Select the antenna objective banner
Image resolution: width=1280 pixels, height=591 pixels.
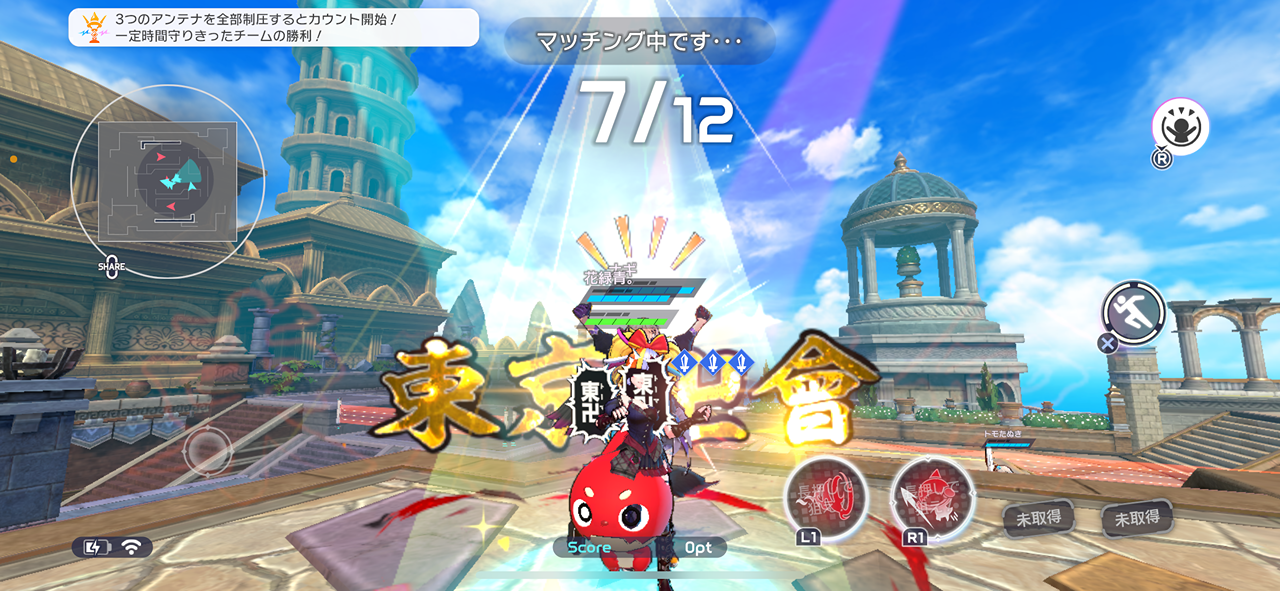pos(273,27)
